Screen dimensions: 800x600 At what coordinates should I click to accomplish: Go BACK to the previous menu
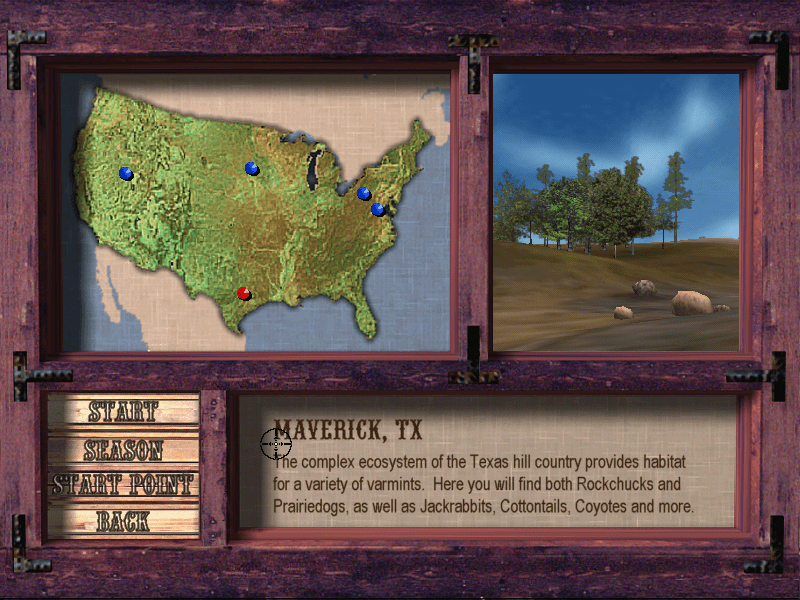click(122, 521)
